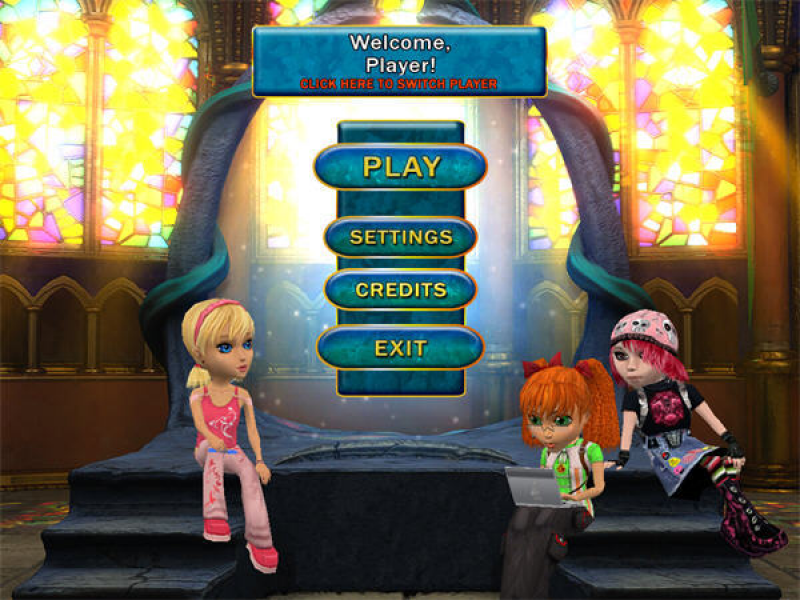View the Credits screen
The width and height of the screenshot is (800, 600).
401,290
